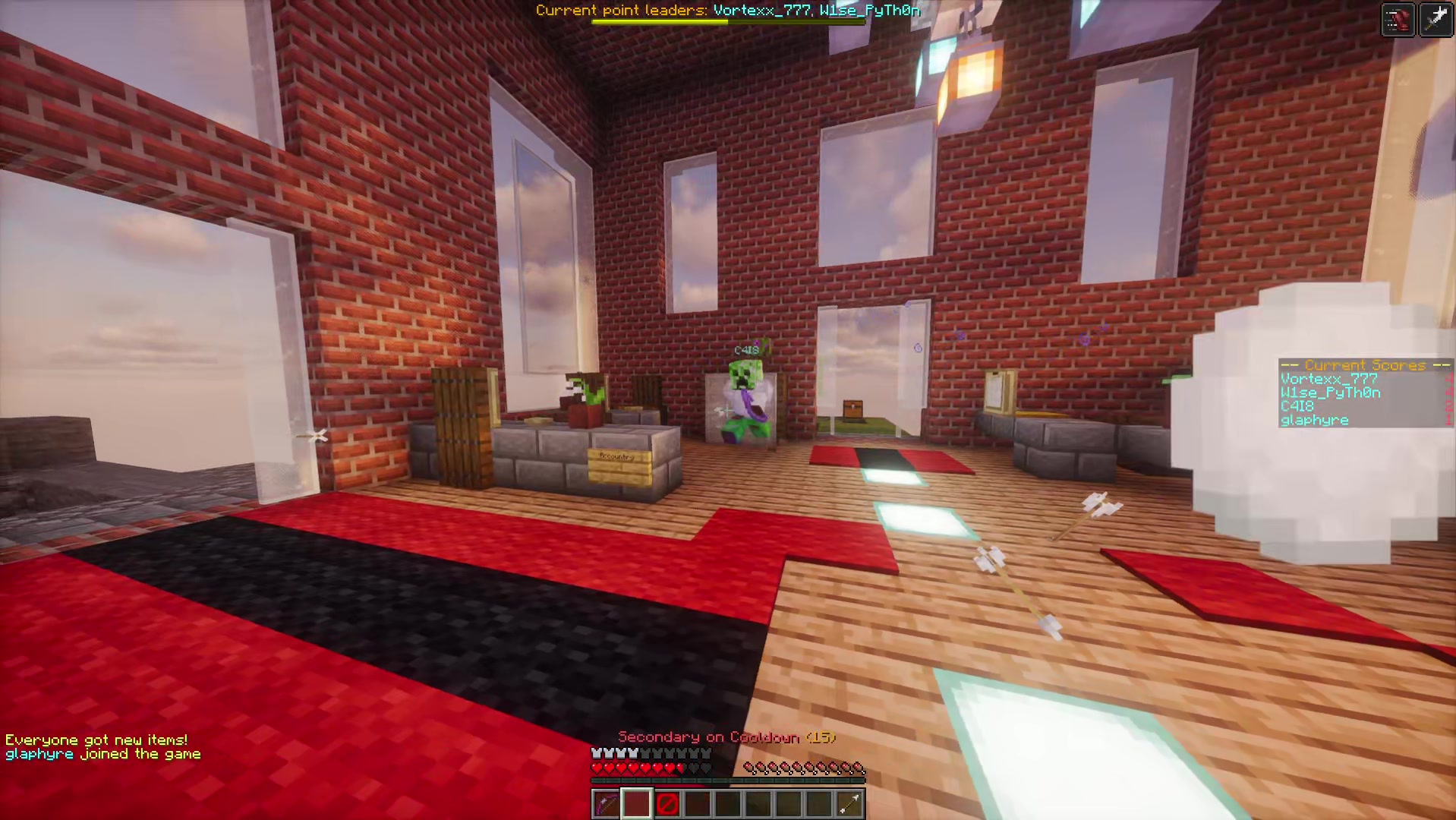Screen dimensions: 1456x820
Task: Select the red block in hotbar slot two
Action: (636, 803)
